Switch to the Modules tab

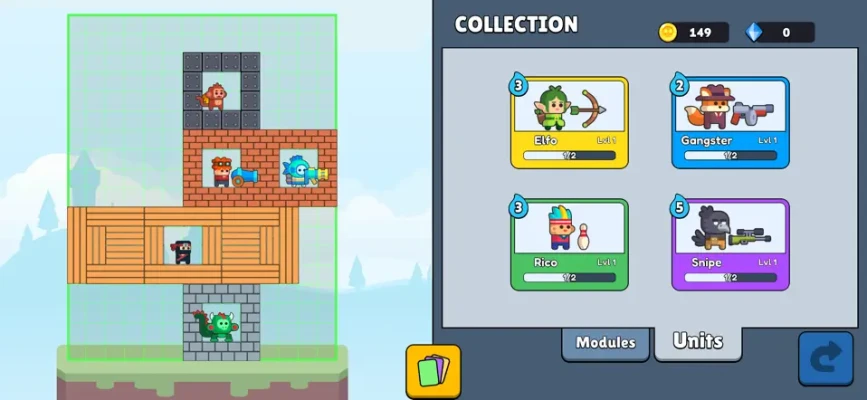[x=605, y=342]
